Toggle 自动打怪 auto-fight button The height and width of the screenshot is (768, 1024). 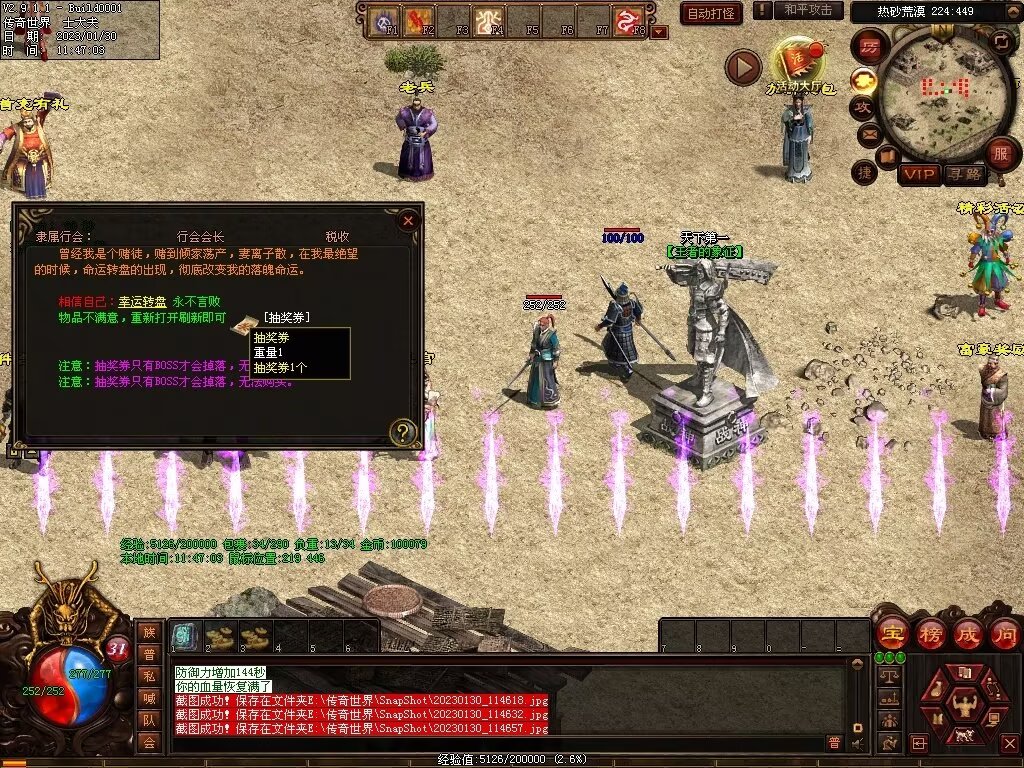(711, 13)
